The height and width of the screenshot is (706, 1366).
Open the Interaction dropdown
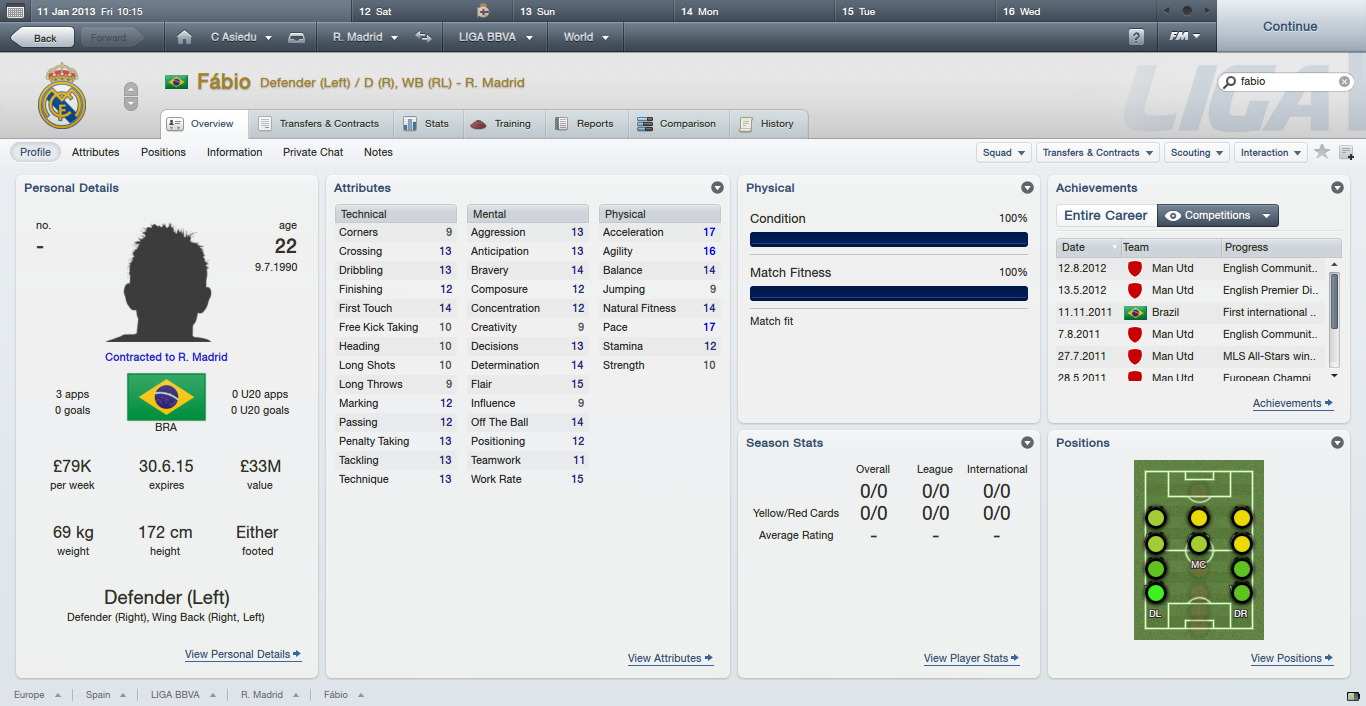tap(1270, 153)
